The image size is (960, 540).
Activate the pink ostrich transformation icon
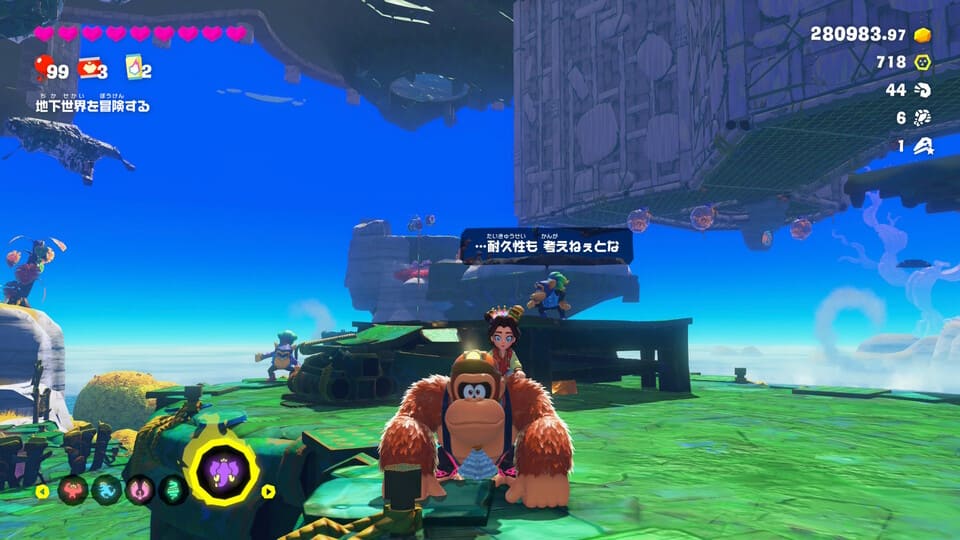pyautogui.click(x=137, y=490)
